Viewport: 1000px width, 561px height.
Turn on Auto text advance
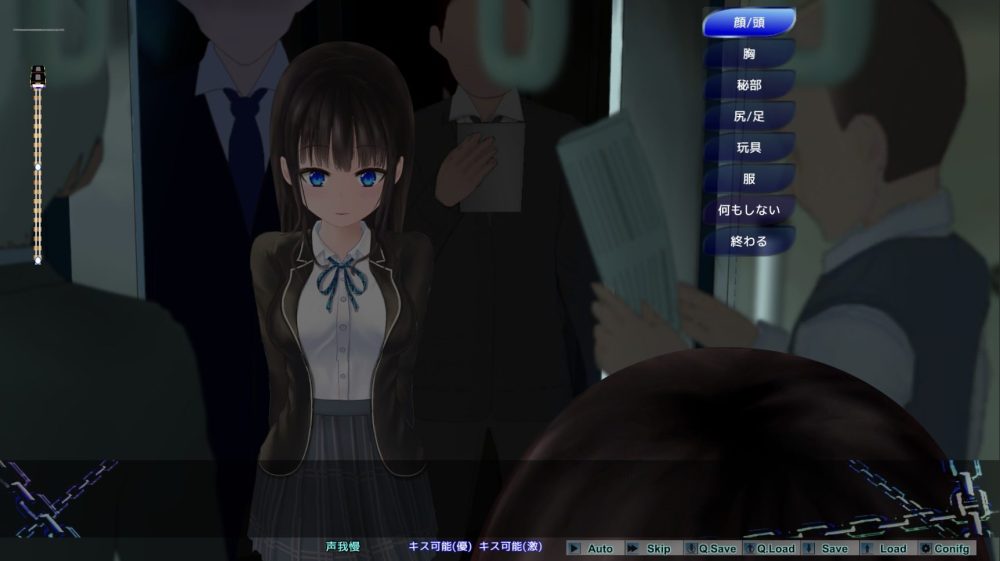[x=593, y=548]
